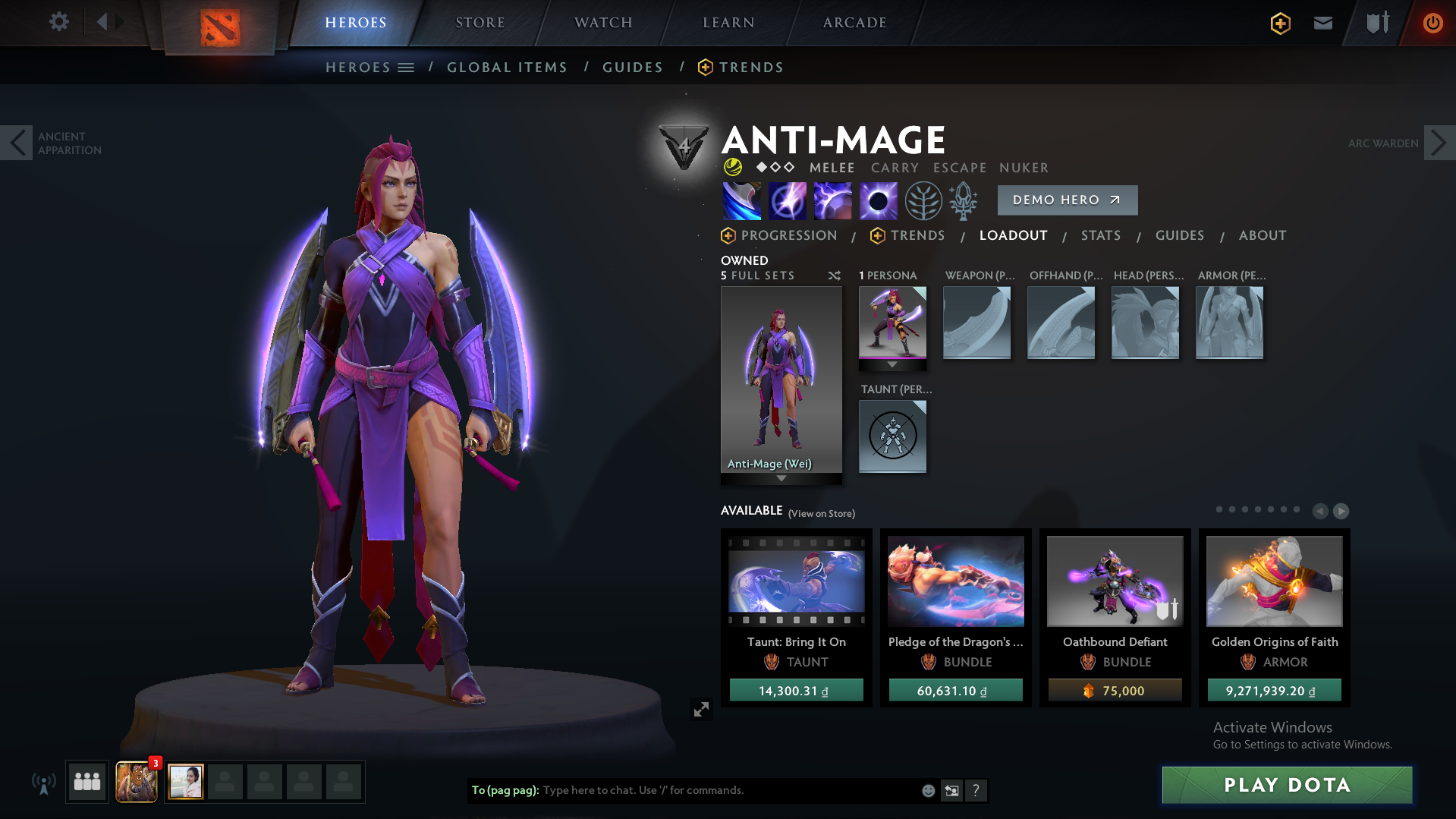Switch to the STATS tab
The height and width of the screenshot is (819, 1456).
click(x=1101, y=235)
